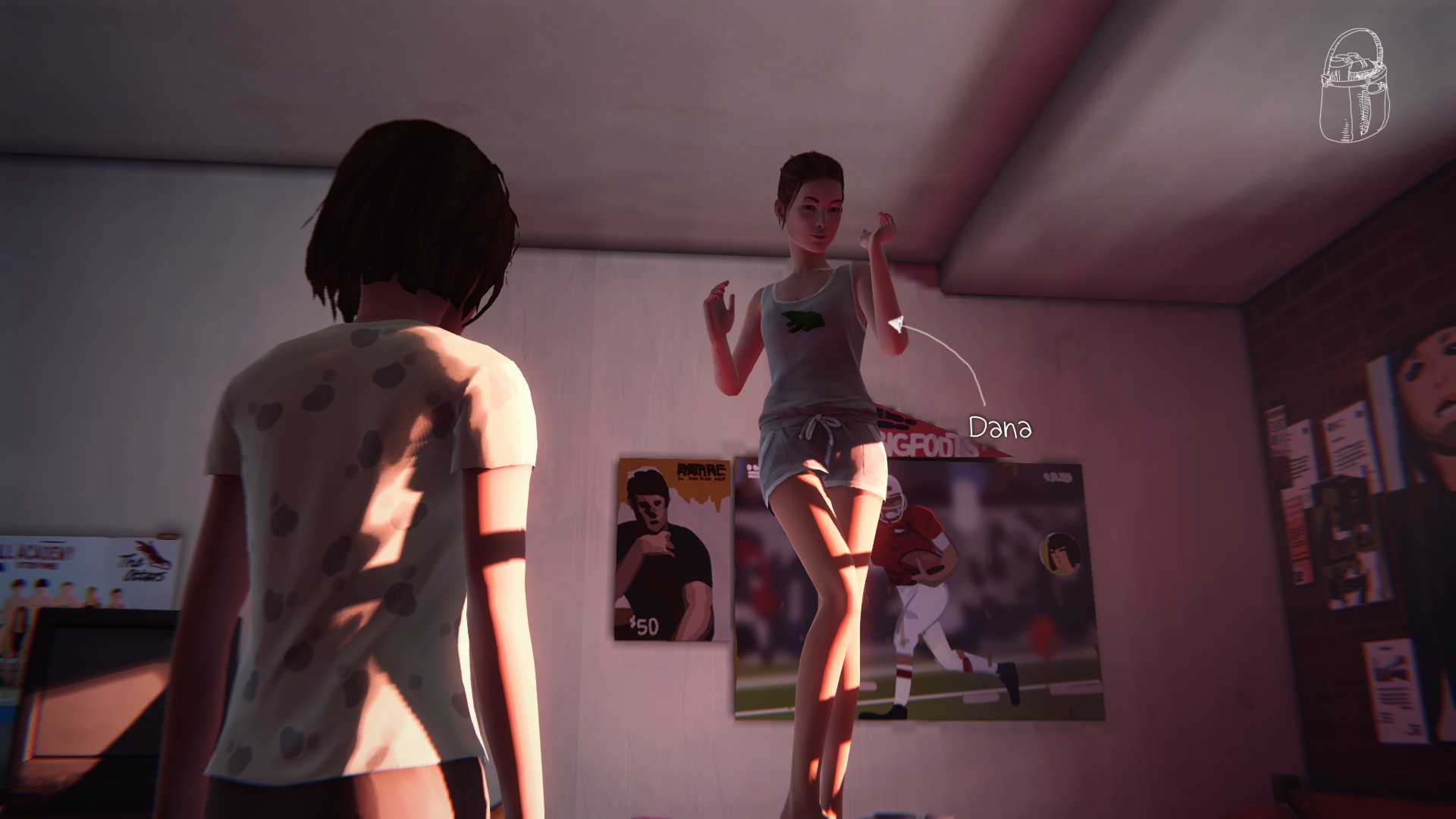The width and height of the screenshot is (1456, 819).
Task: Select the Dana interaction label
Action: (1000, 428)
